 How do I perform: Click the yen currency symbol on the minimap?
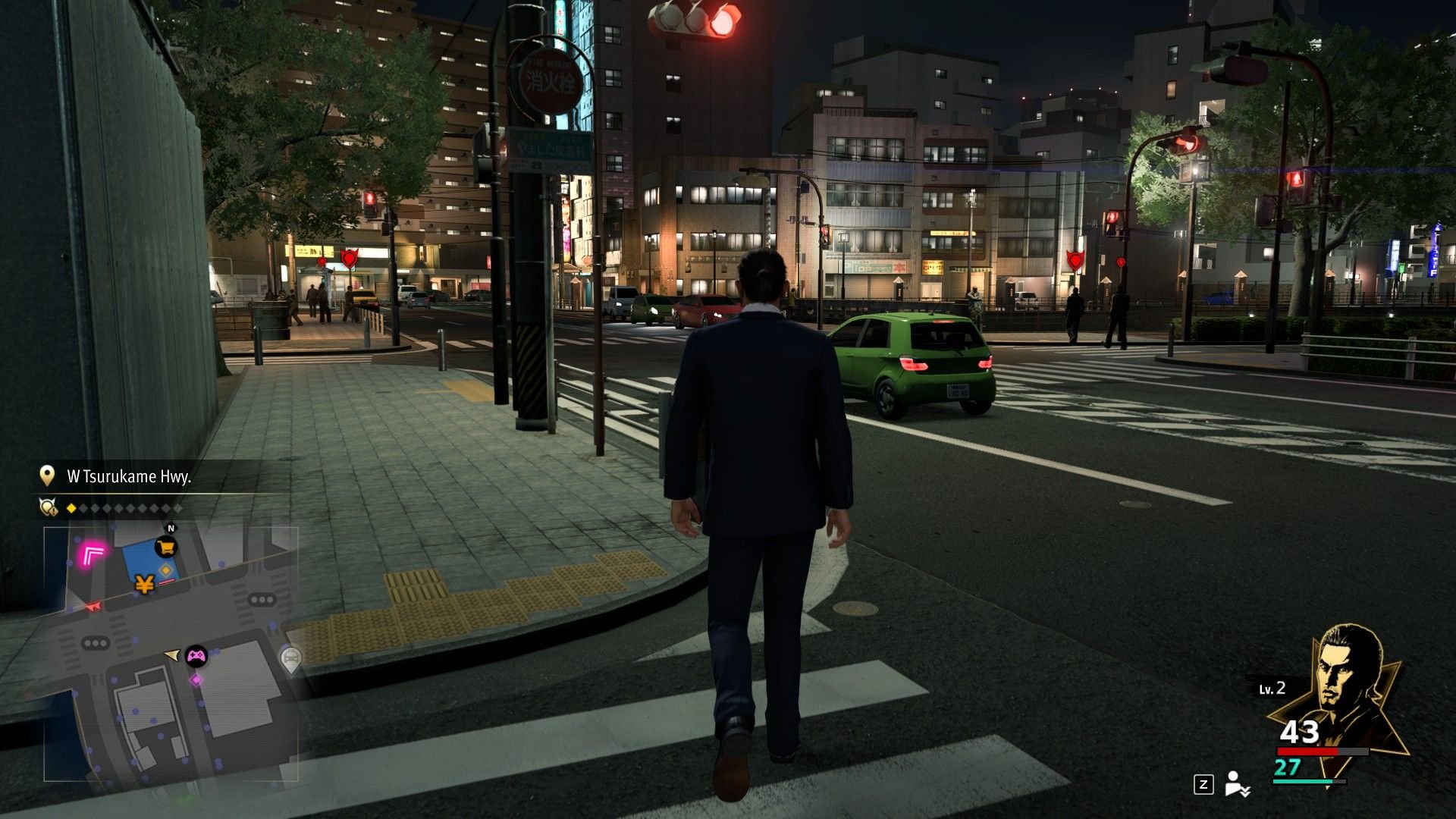click(144, 585)
